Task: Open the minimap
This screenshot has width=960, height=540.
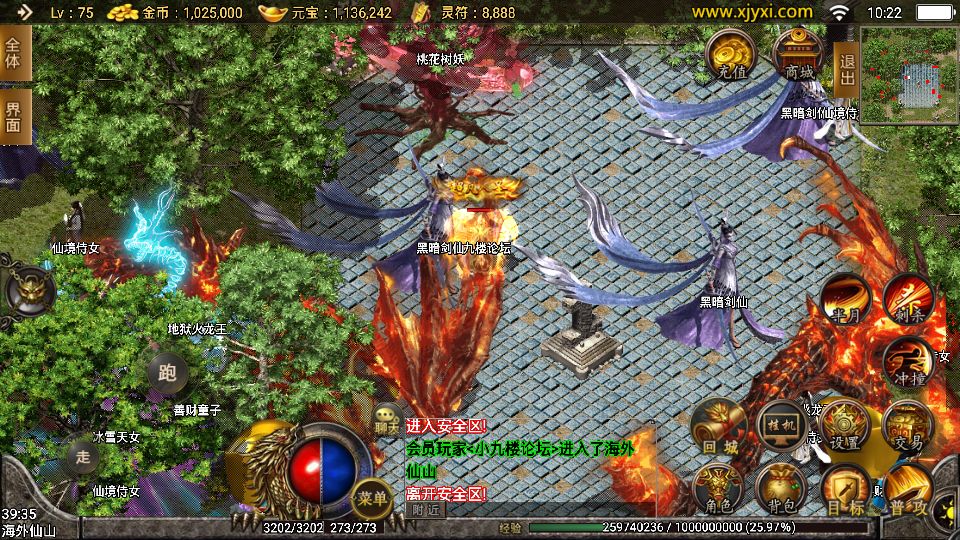Action: pyautogui.click(x=909, y=75)
